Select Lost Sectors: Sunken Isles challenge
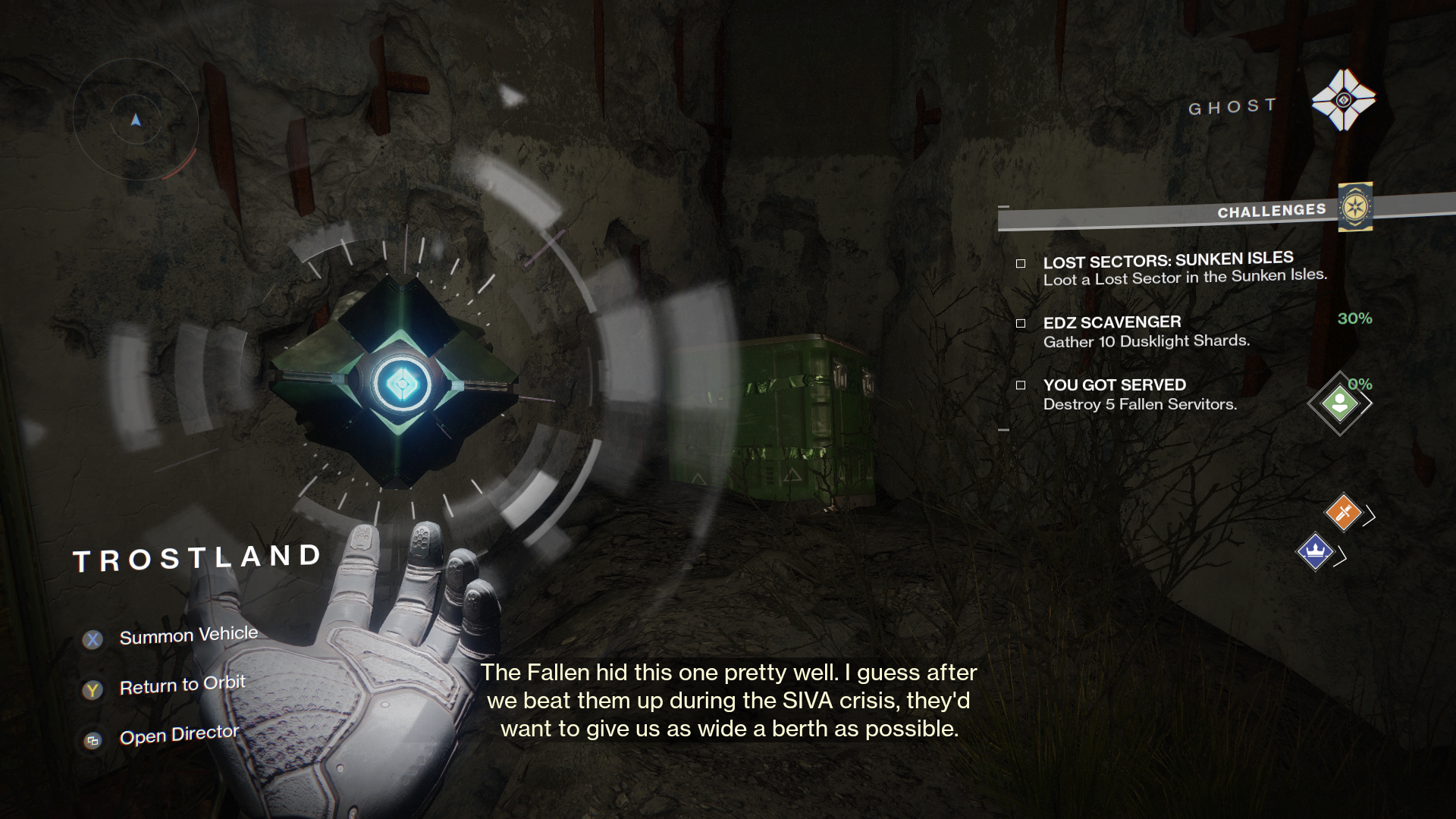 pyautogui.click(x=1168, y=269)
